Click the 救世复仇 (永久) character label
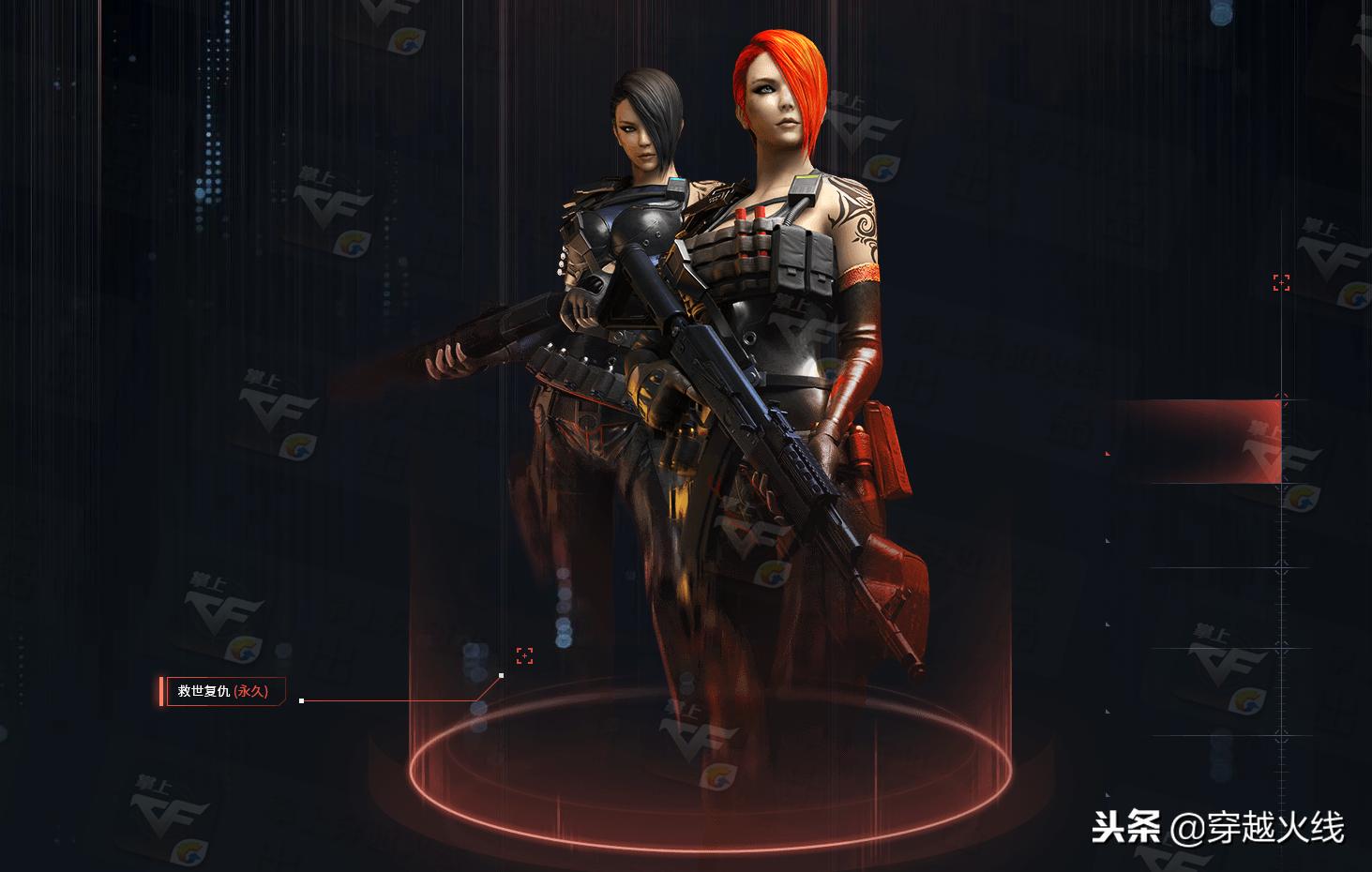Viewport: 1372px width, 872px height. tap(222, 691)
